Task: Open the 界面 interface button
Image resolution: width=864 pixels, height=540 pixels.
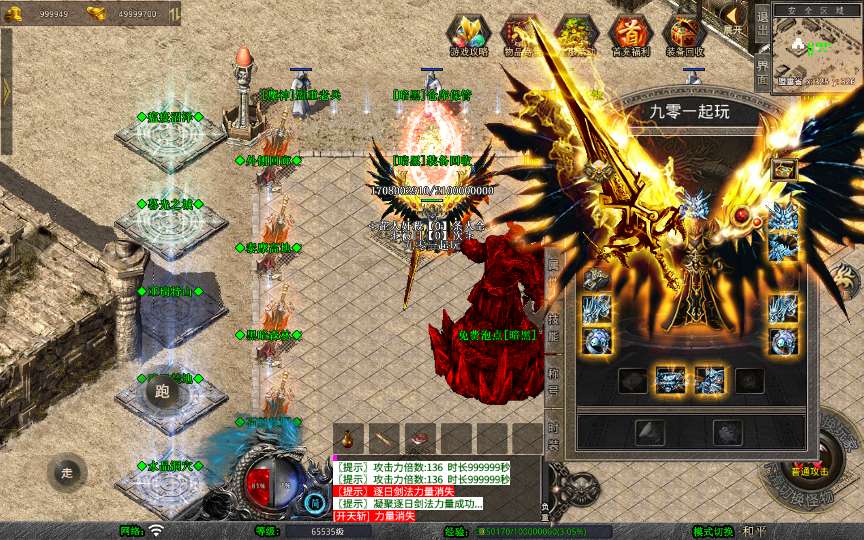Action: pos(761,65)
